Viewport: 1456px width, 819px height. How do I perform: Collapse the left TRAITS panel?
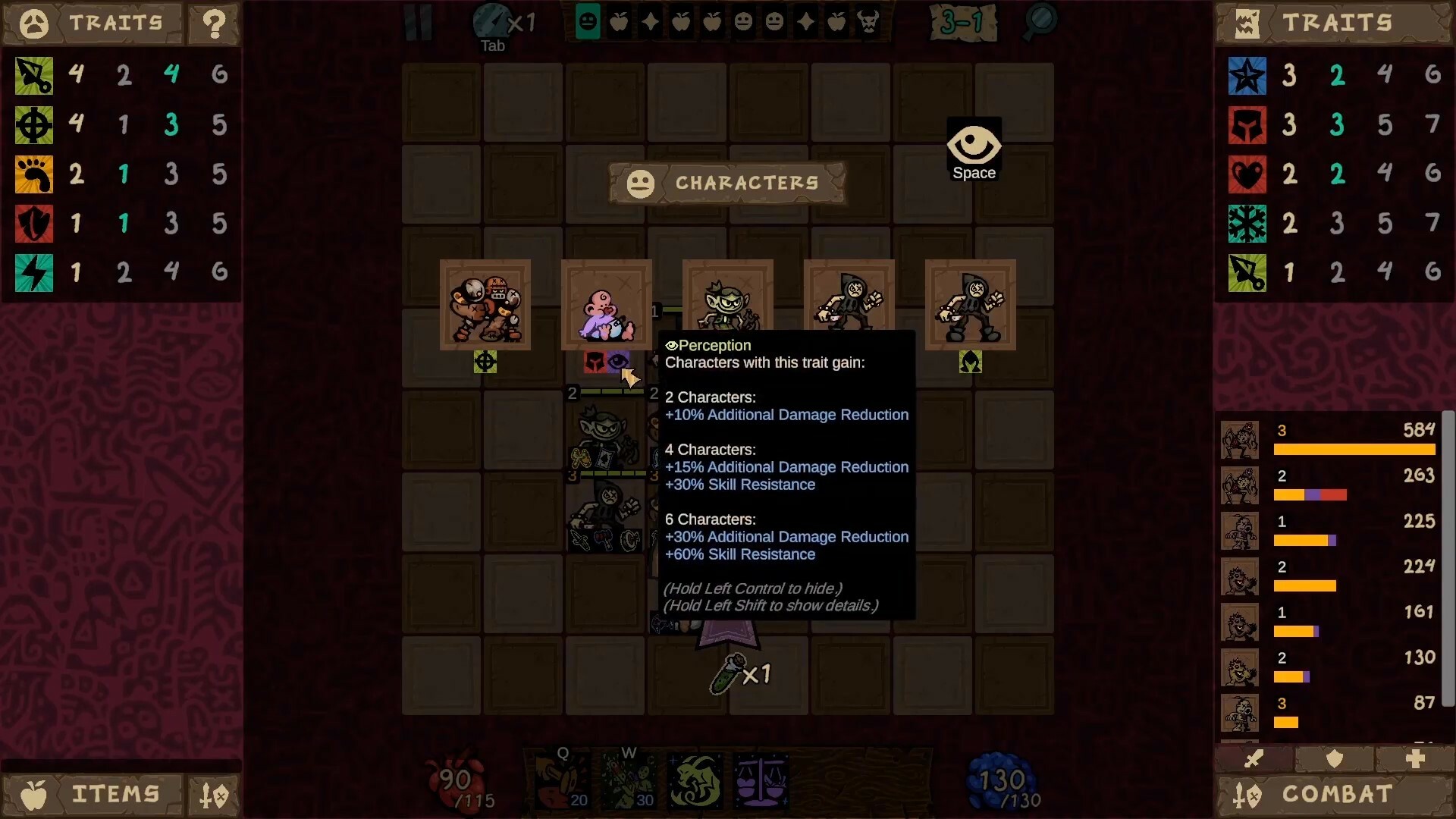point(33,24)
